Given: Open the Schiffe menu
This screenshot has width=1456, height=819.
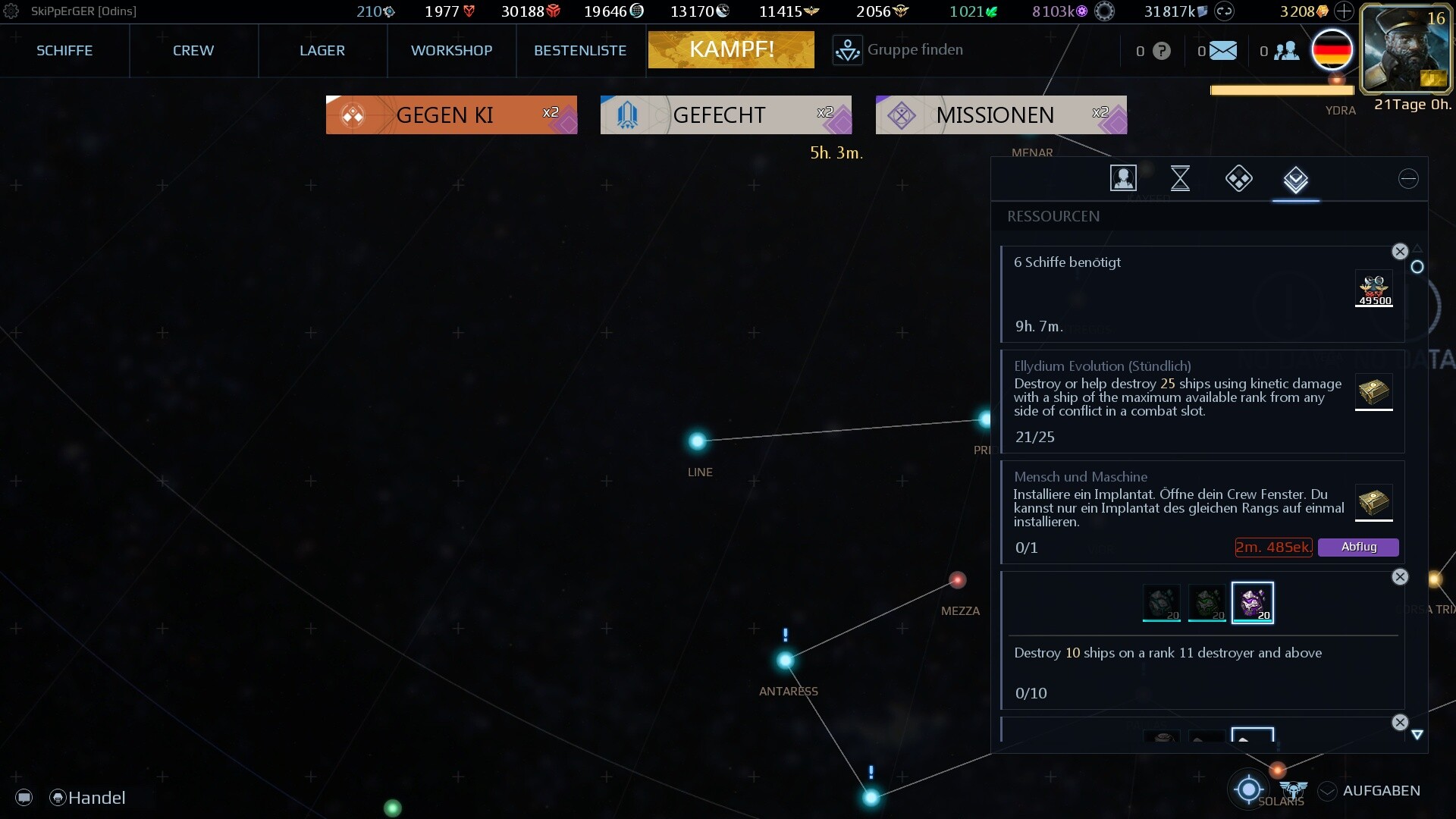Looking at the screenshot, I should tap(64, 51).
